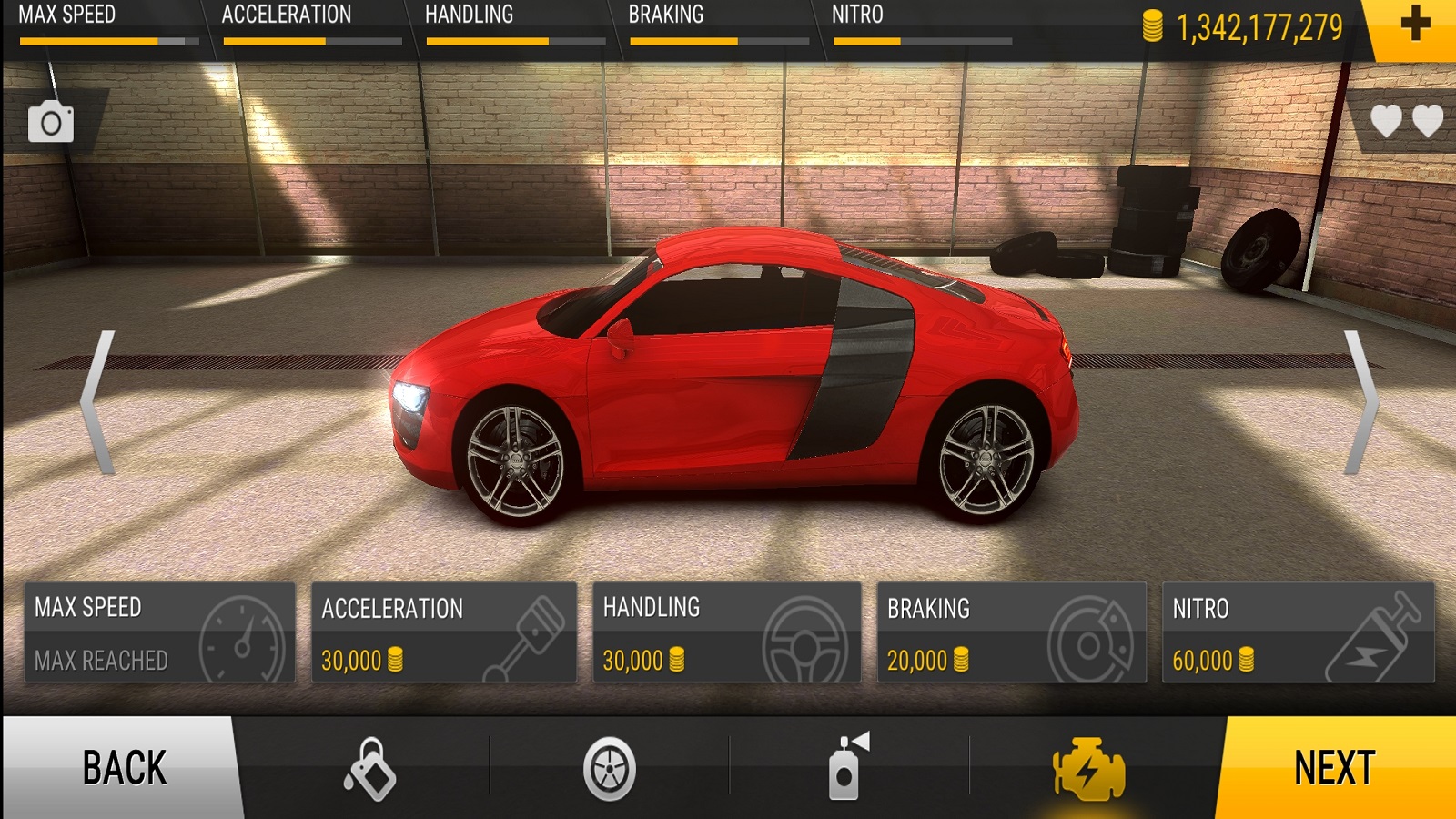
Task: Purchase the Handling upgrade for 30,000
Action: tap(726, 633)
